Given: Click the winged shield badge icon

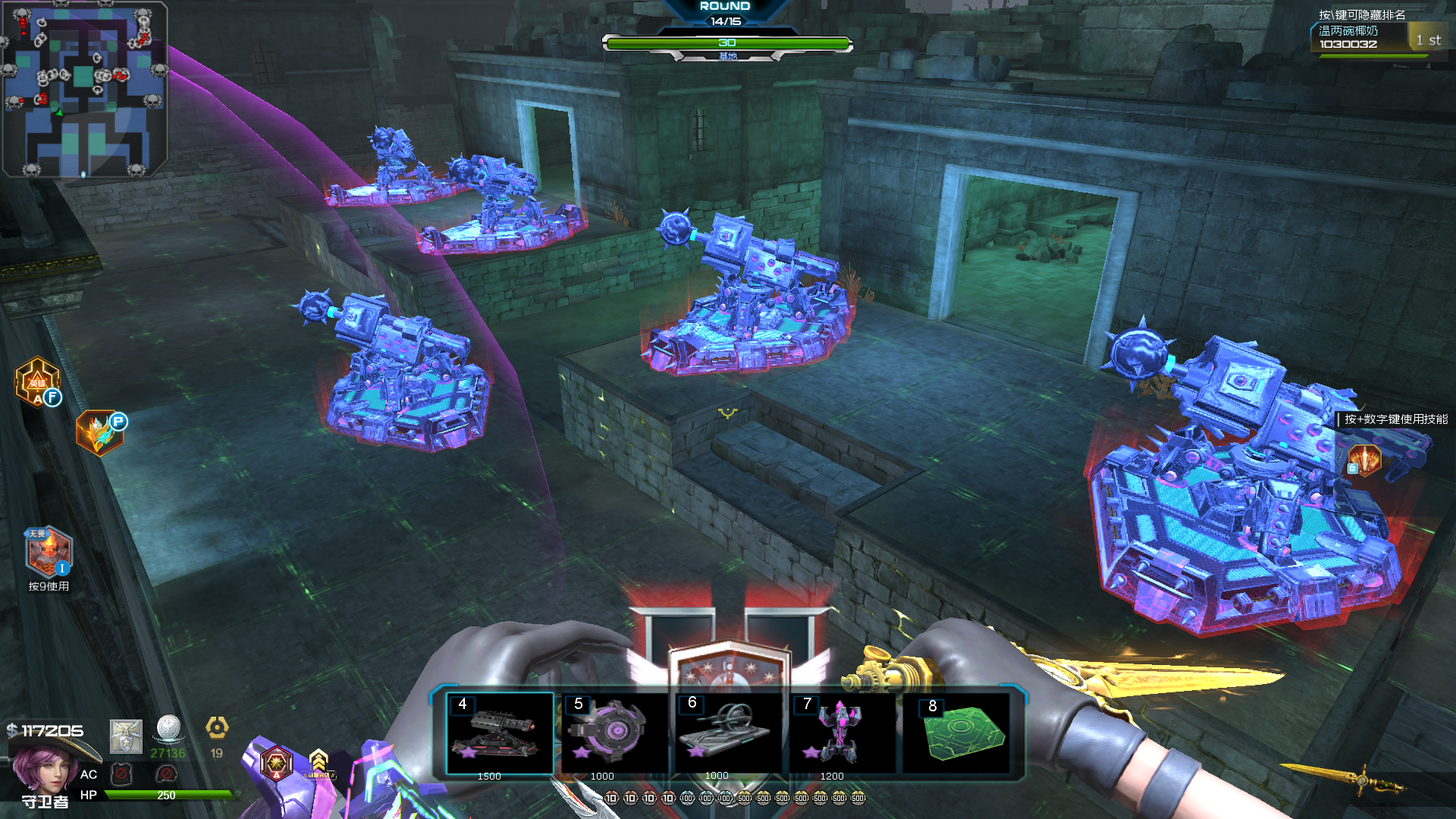Looking at the screenshot, I should pos(126,736).
